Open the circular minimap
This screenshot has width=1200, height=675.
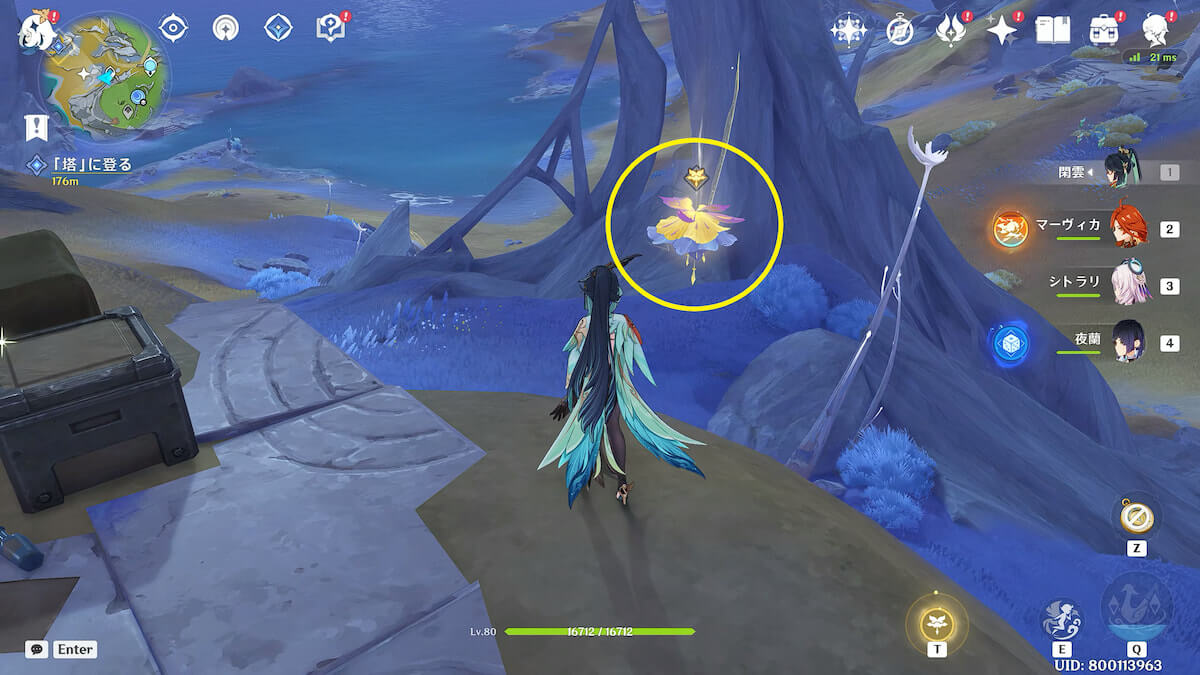pyautogui.click(x=105, y=73)
